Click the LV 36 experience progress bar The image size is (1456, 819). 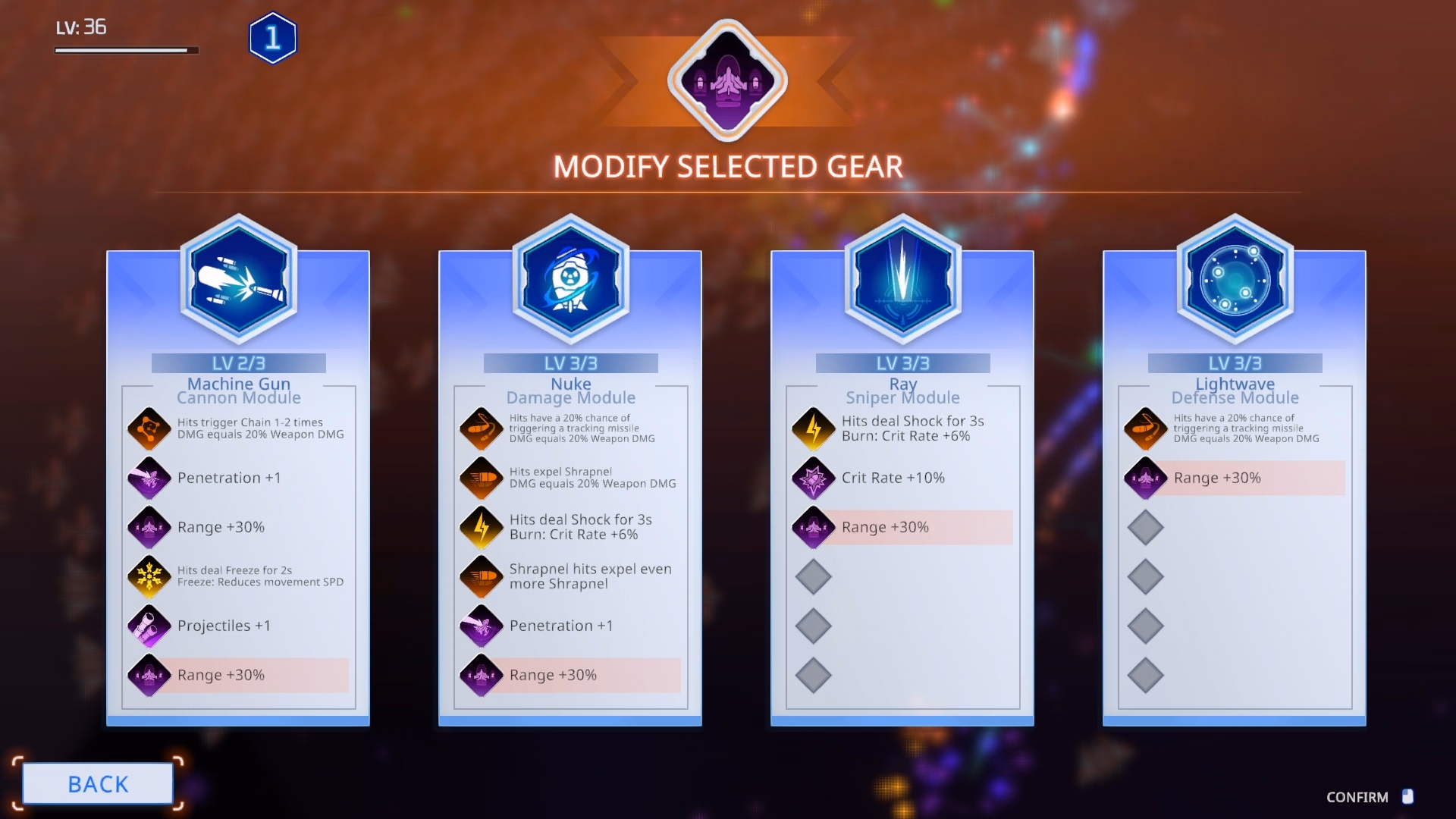pyautogui.click(x=126, y=50)
